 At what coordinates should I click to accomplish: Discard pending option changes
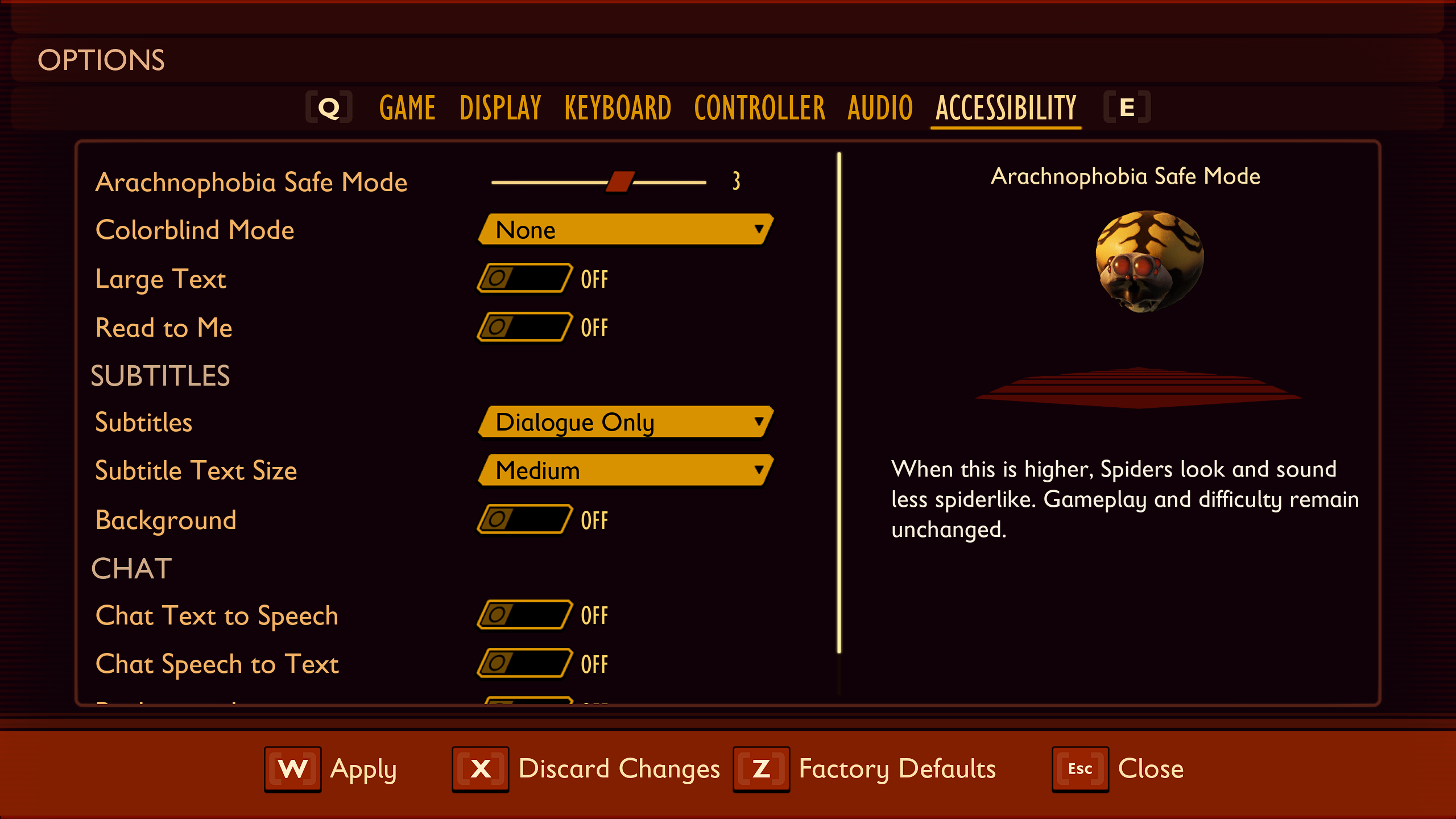[x=619, y=768]
